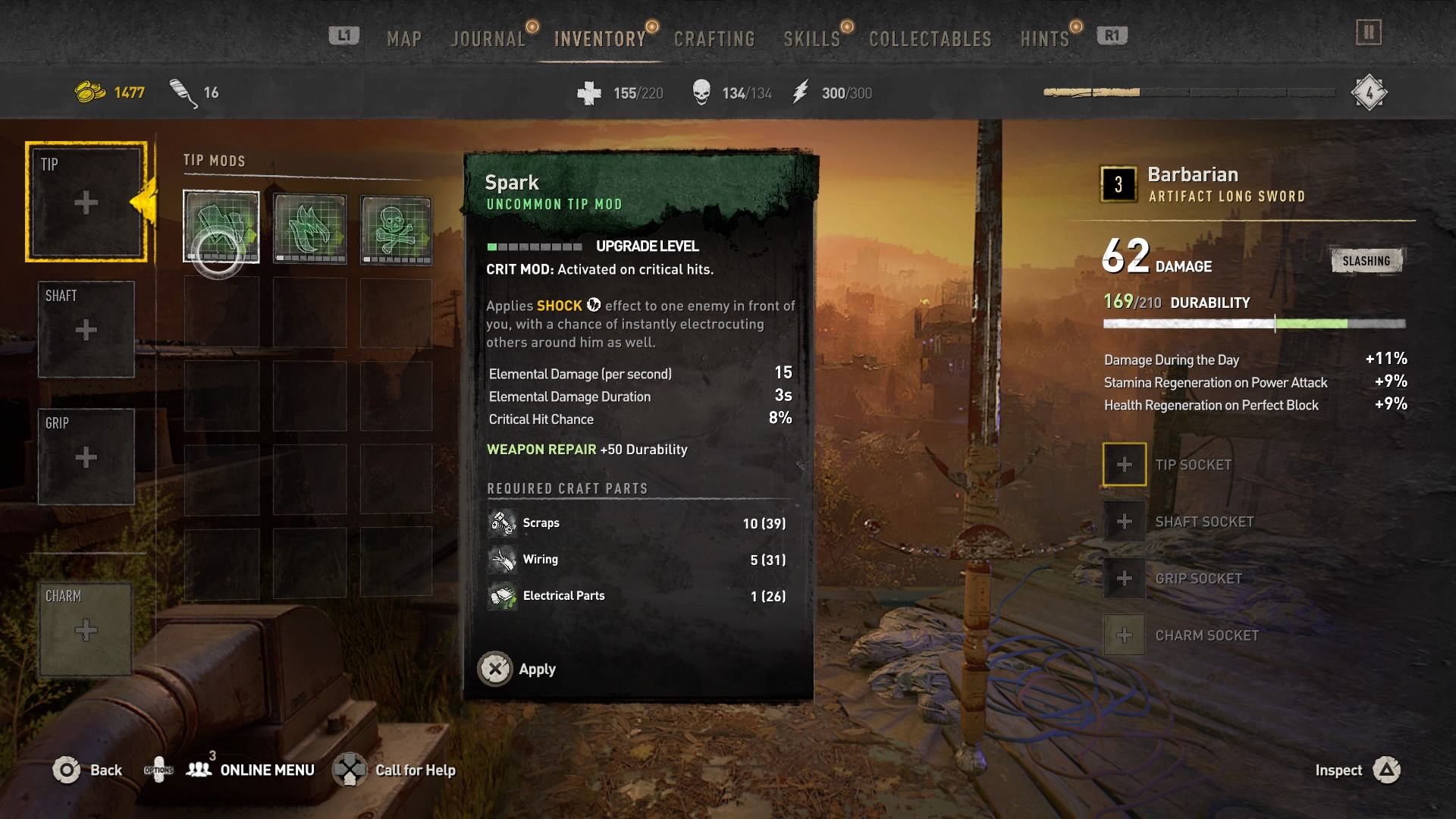The height and width of the screenshot is (819, 1456).
Task: Click the immunity skull icon
Action: coord(701,91)
